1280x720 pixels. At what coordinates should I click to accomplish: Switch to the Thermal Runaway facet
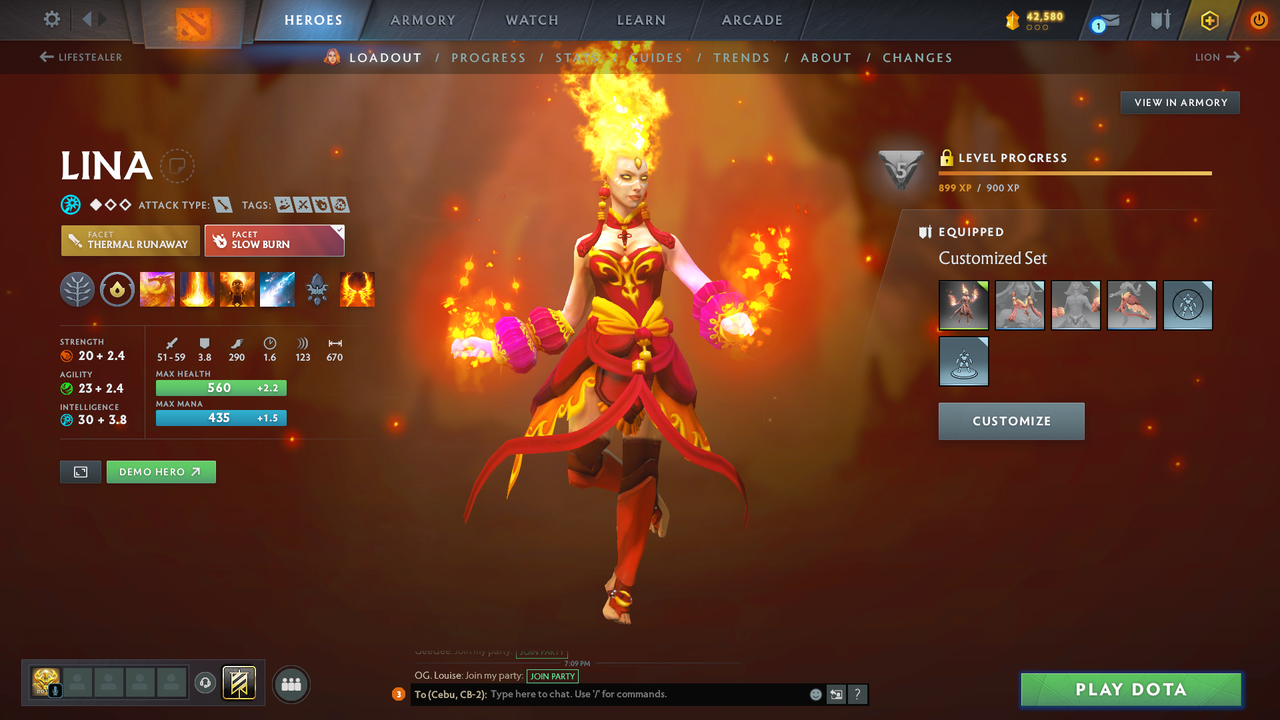[x=130, y=240]
